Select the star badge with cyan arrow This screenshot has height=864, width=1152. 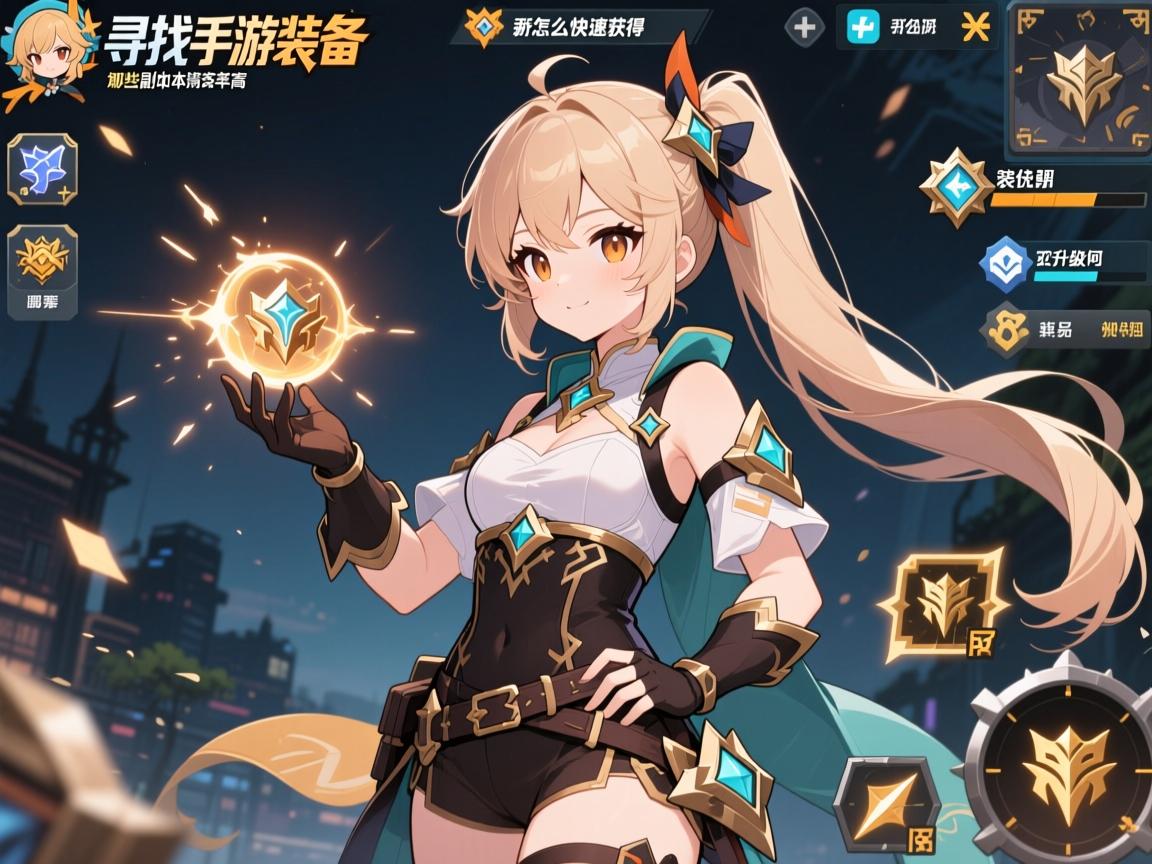pos(956,186)
